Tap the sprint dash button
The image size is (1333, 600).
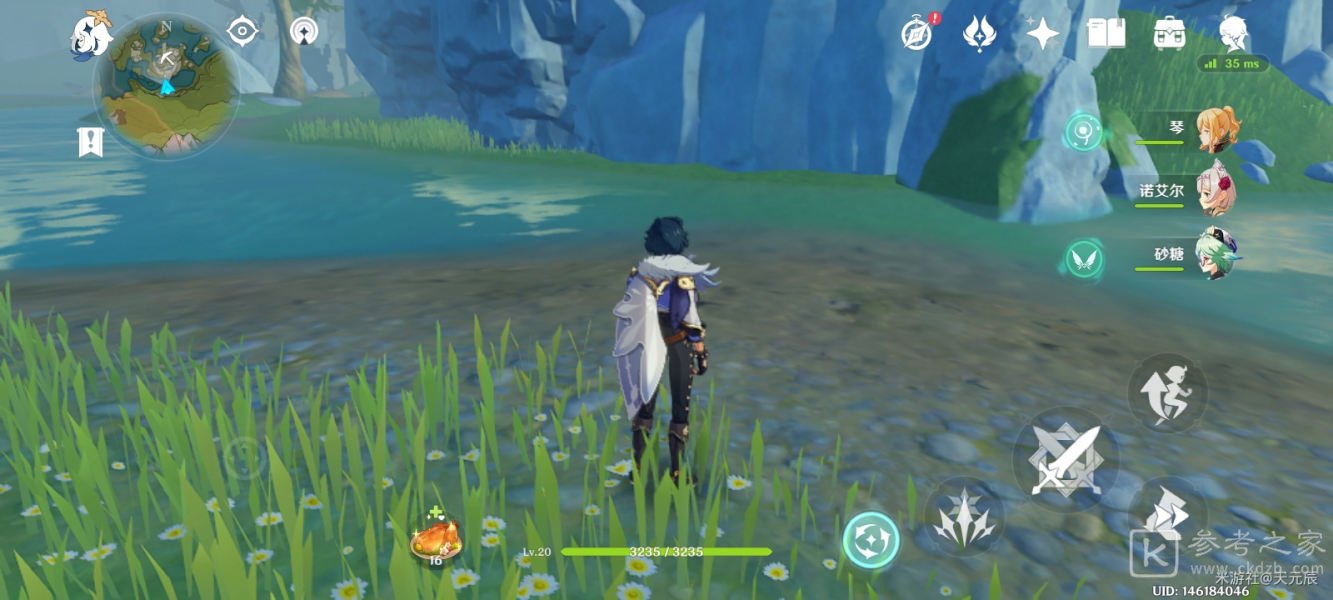[x=1166, y=513]
